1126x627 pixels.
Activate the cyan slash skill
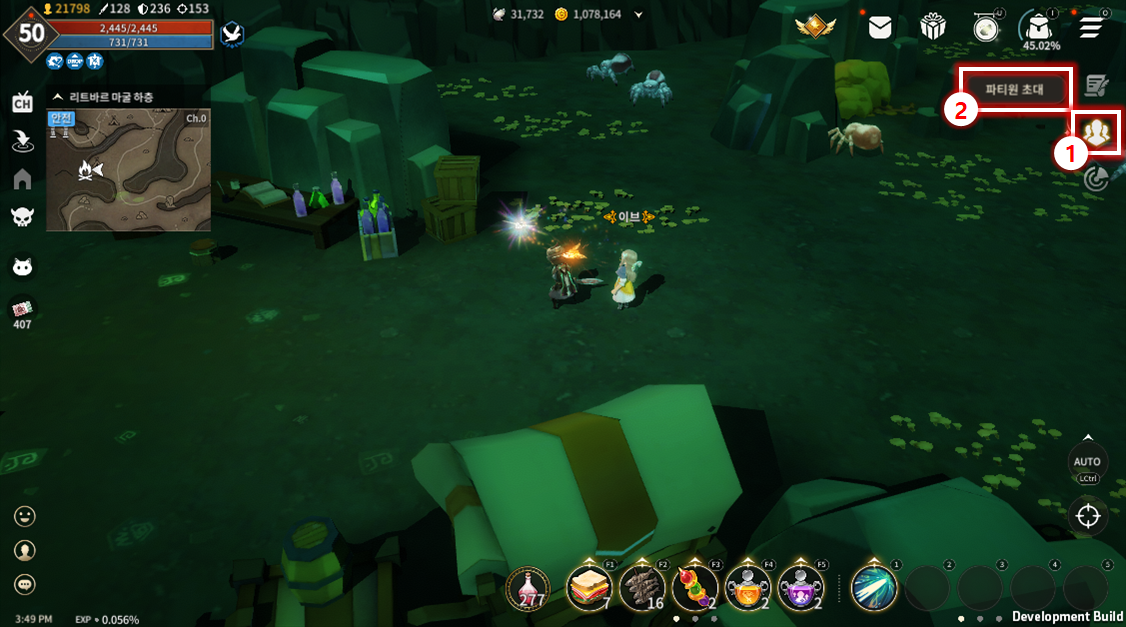click(x=872, y=587)
